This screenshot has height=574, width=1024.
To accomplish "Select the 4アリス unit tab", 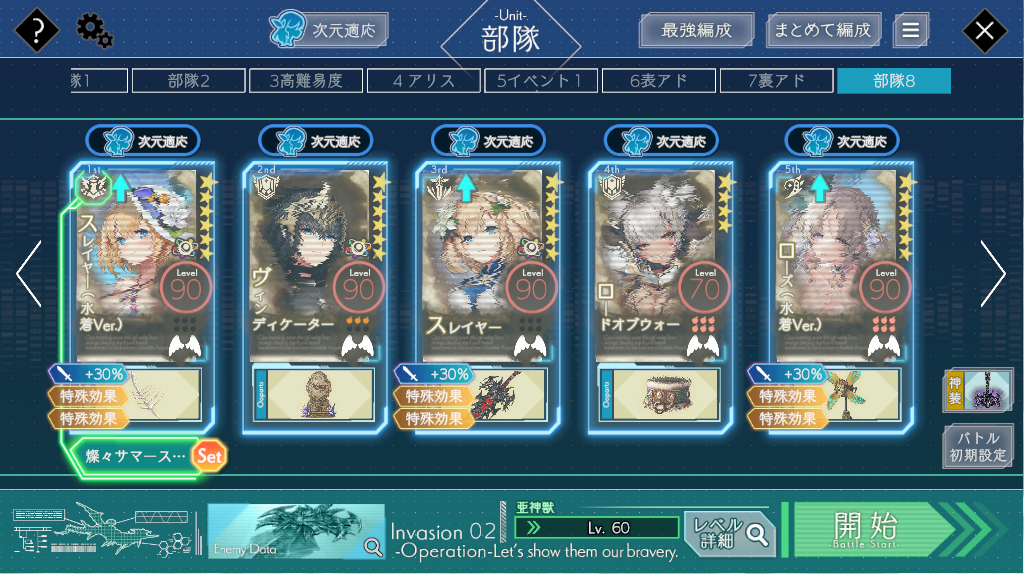I will click(424, 81).
